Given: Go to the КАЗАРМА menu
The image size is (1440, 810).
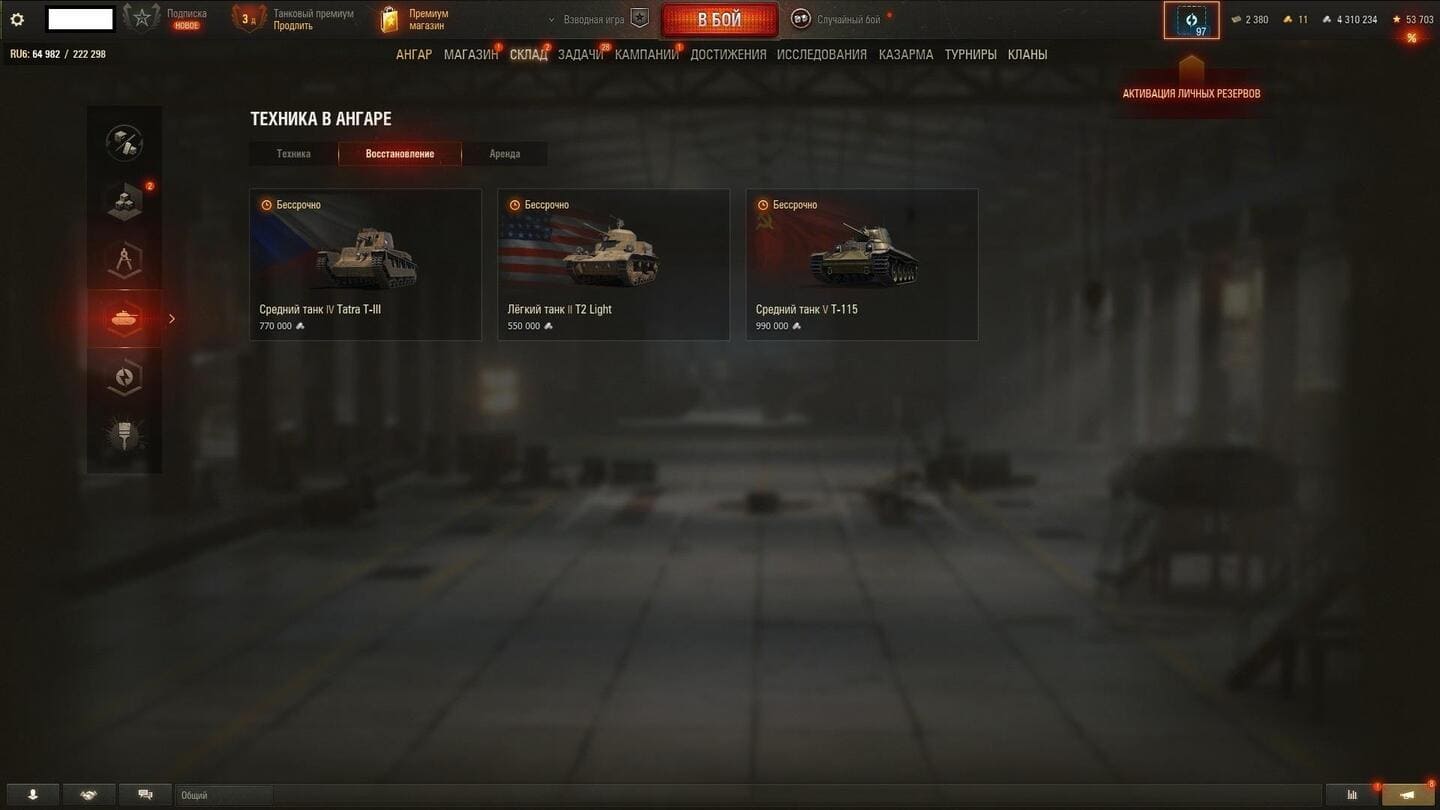Looking at the screenshot, I should 906,55.
